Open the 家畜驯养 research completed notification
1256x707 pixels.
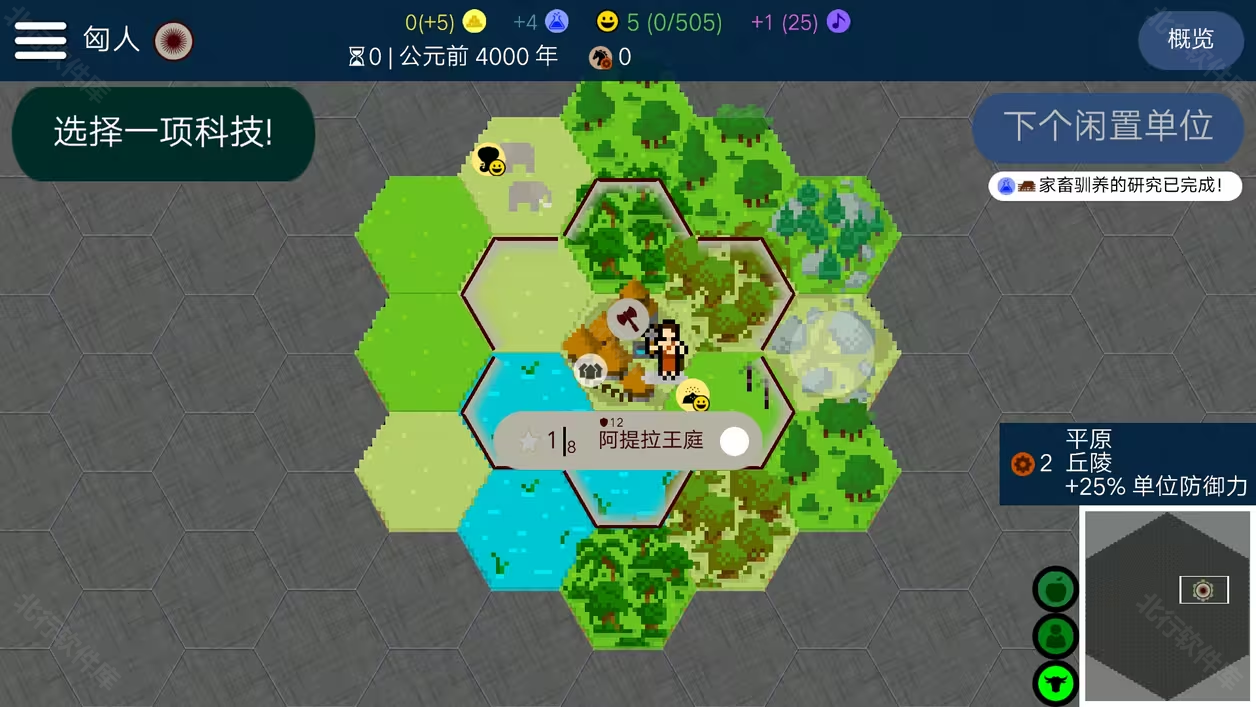tap(1115, 186)
